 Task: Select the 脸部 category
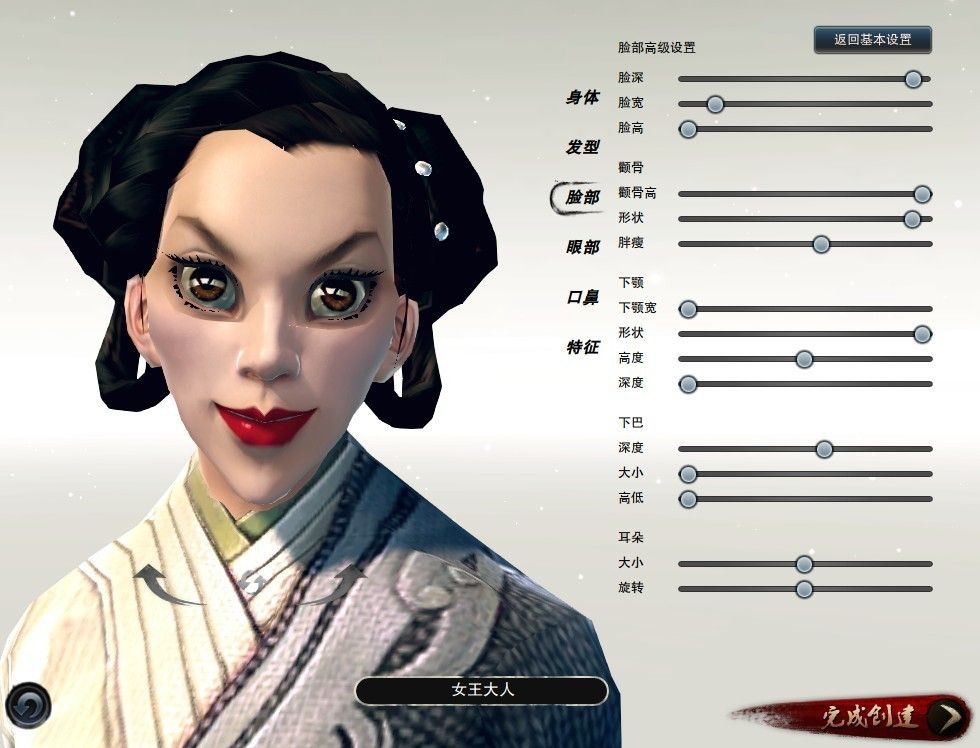582,197
